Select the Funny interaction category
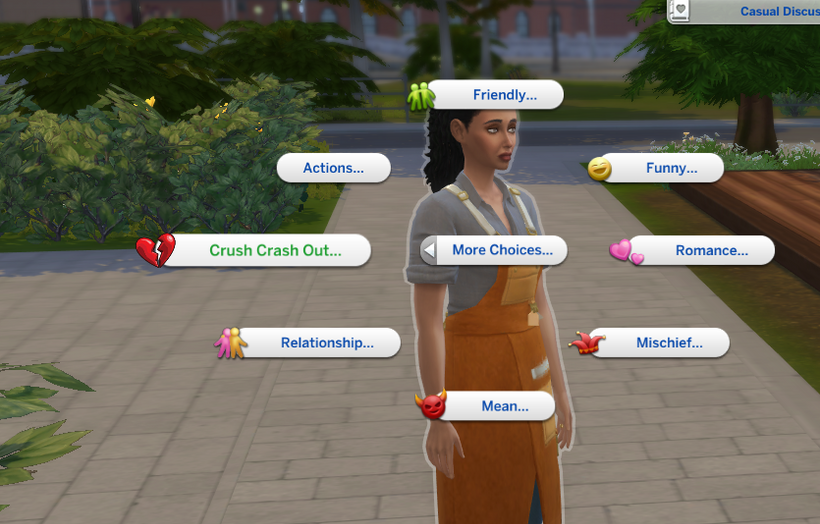820x524 pixels. pos(664,168)
